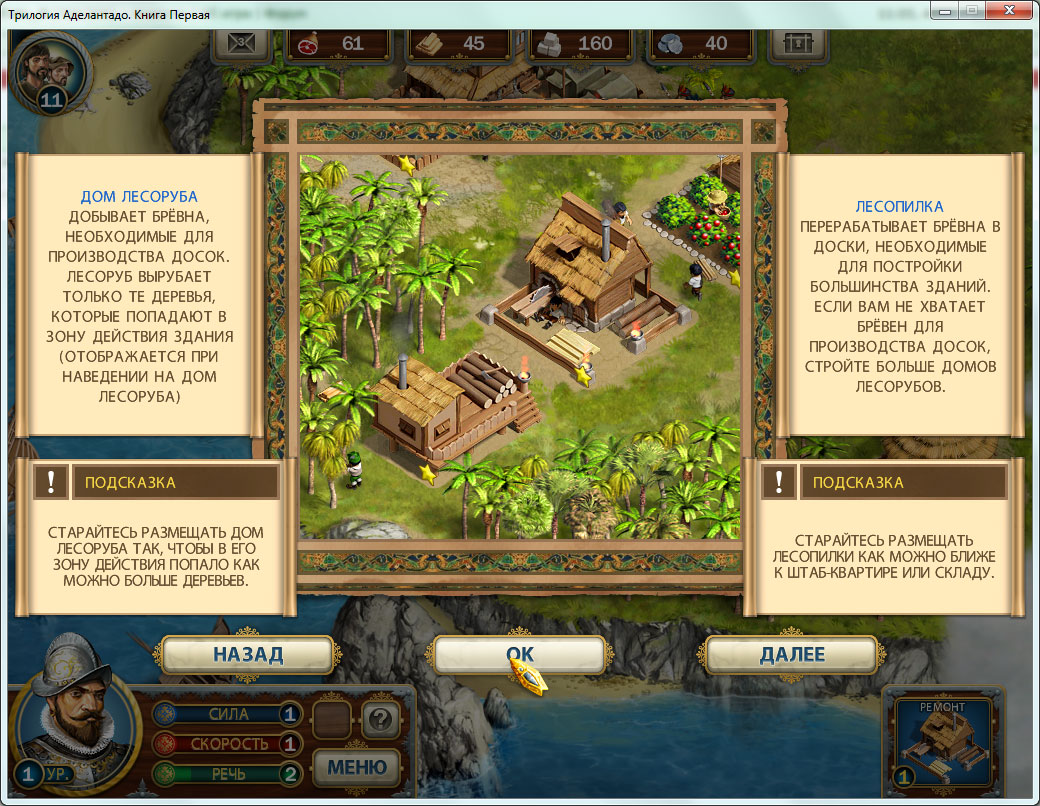Open the game МЕНЮ
The width and height of the screenshot is (1040, 806).
[357, 767]
